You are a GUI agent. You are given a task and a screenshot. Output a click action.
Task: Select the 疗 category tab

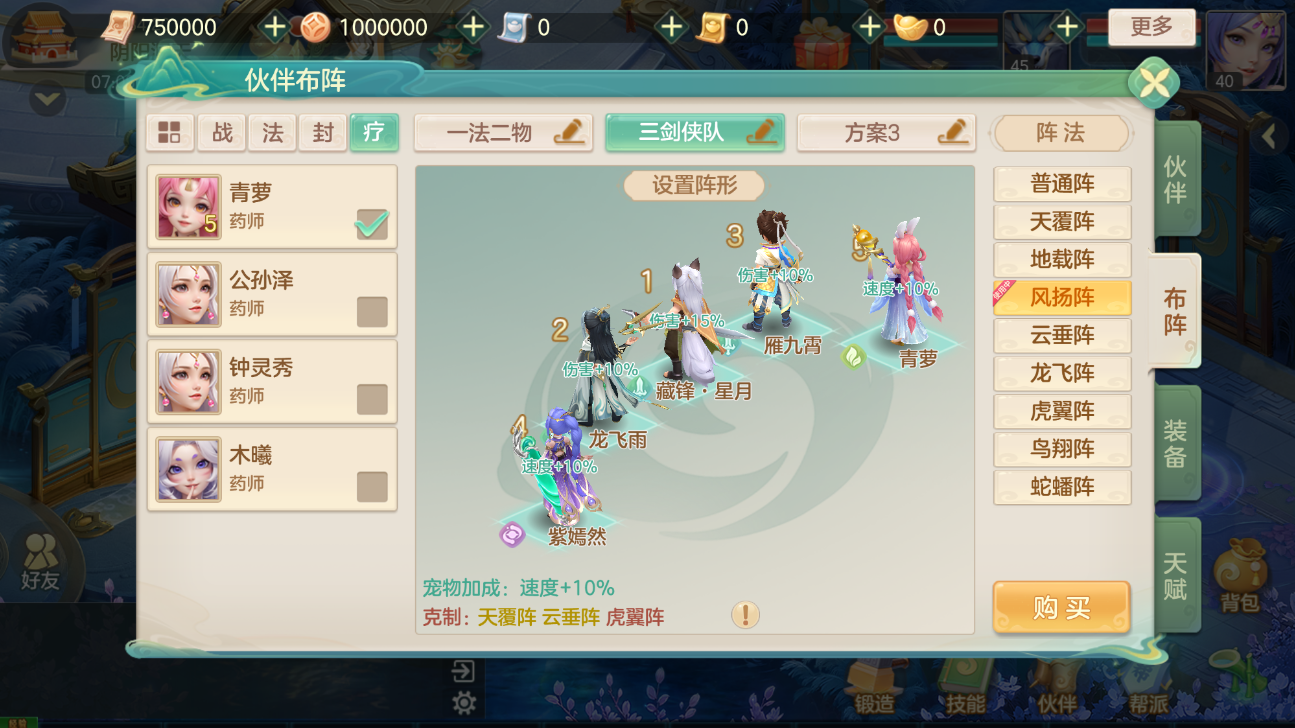point(374,132)
